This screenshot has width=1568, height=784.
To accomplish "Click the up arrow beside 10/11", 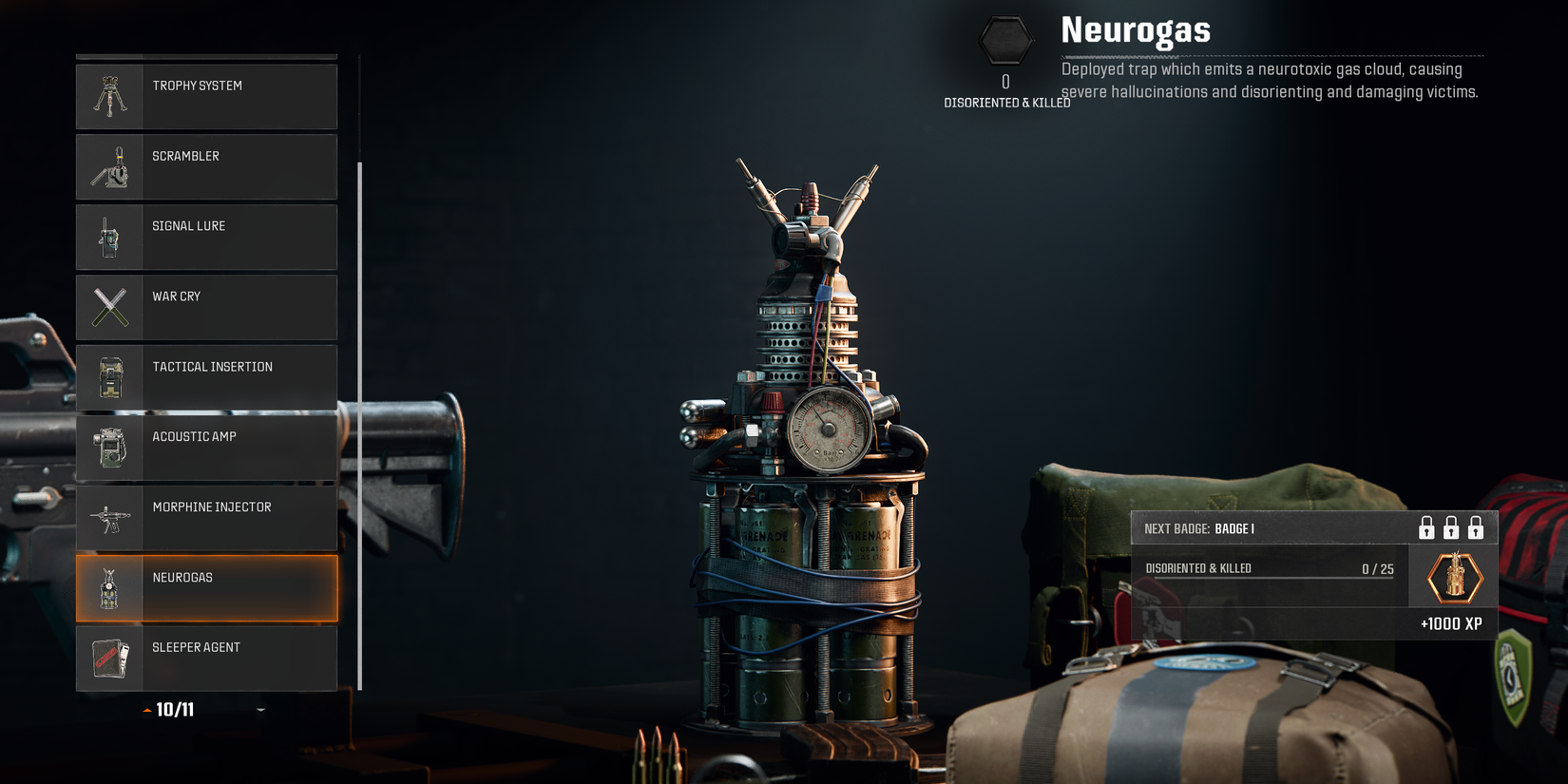I will tap(146, 709).
